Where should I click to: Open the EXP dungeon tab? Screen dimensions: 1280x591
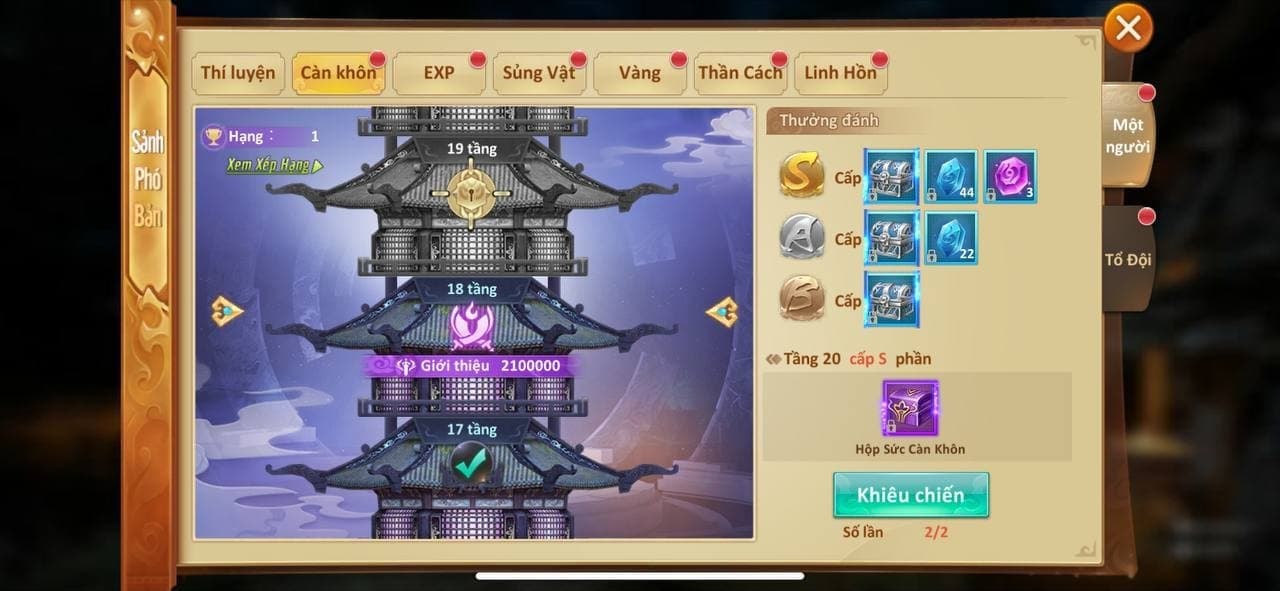tap(439, 73)
